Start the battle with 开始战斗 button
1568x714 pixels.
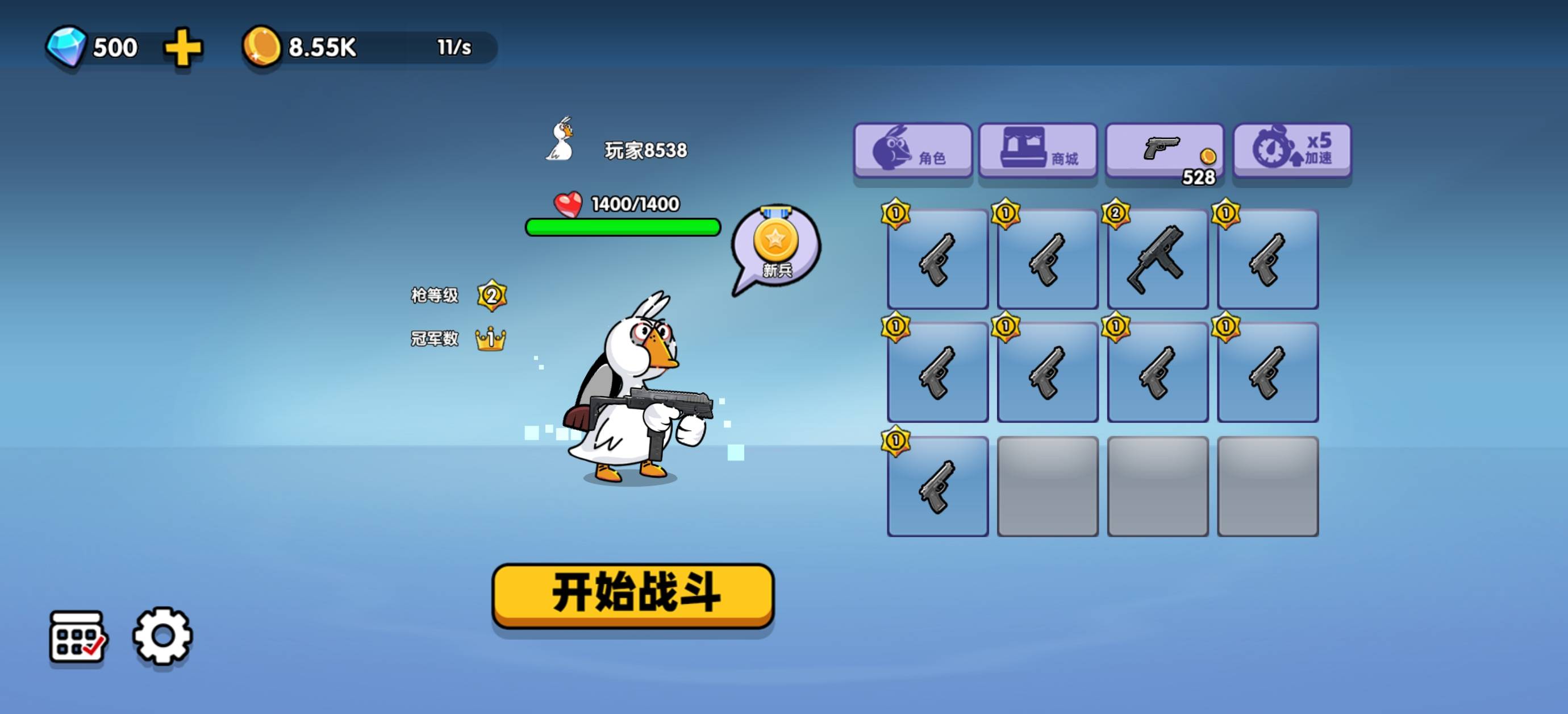(632, 595)
